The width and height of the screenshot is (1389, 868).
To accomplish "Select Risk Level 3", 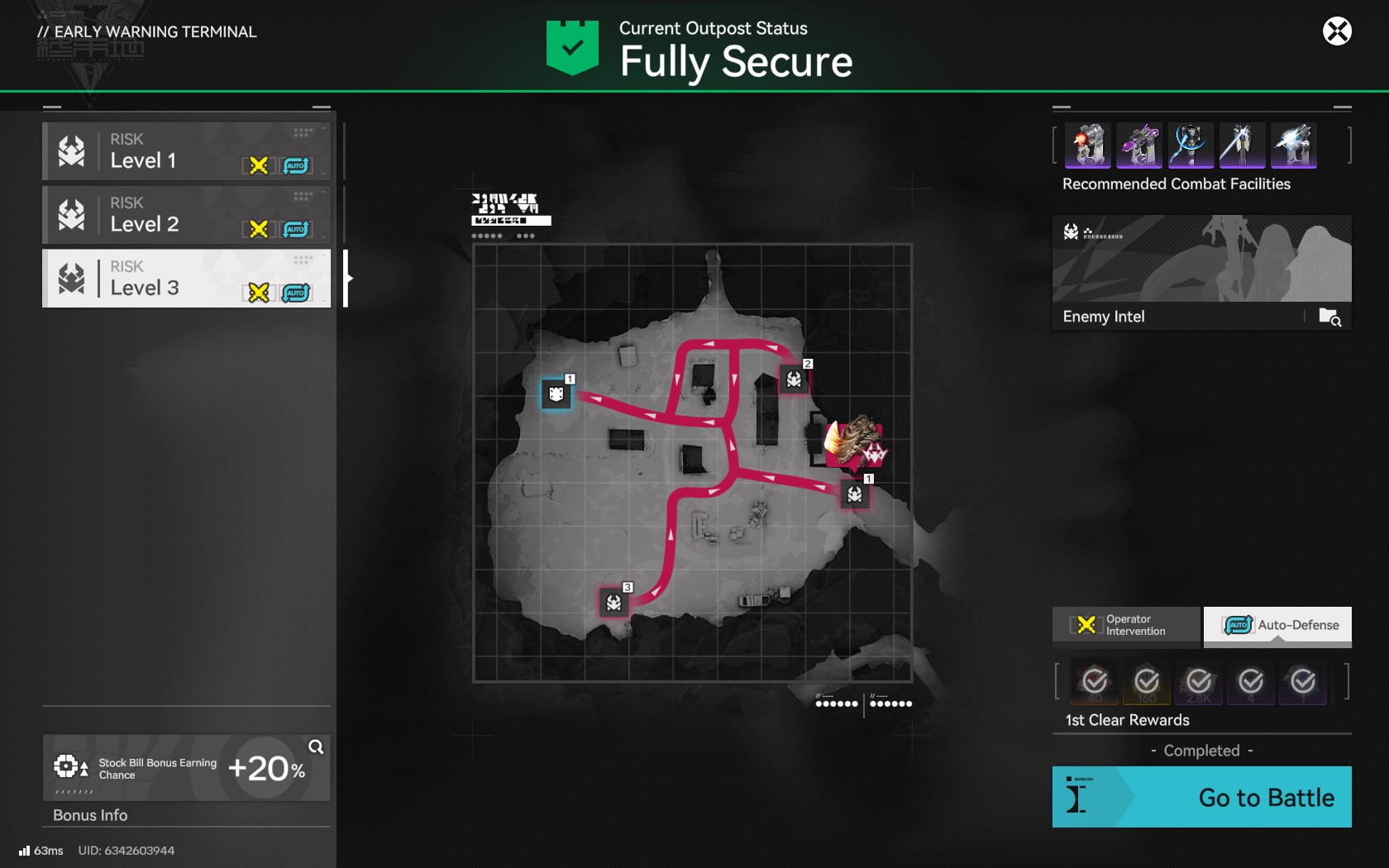I will click(186, 279).
